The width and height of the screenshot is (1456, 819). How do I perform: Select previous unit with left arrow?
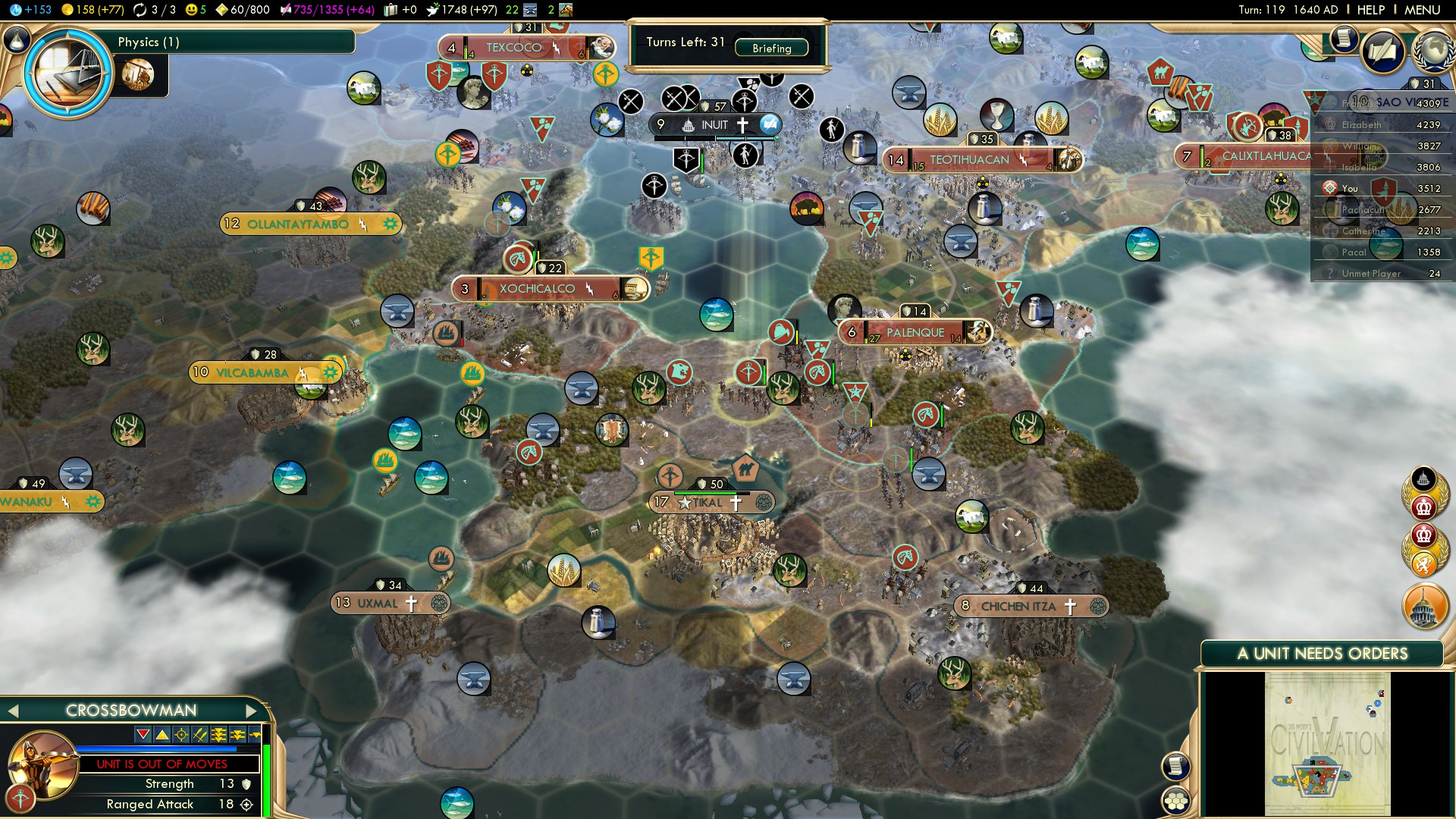coord(13,711)
